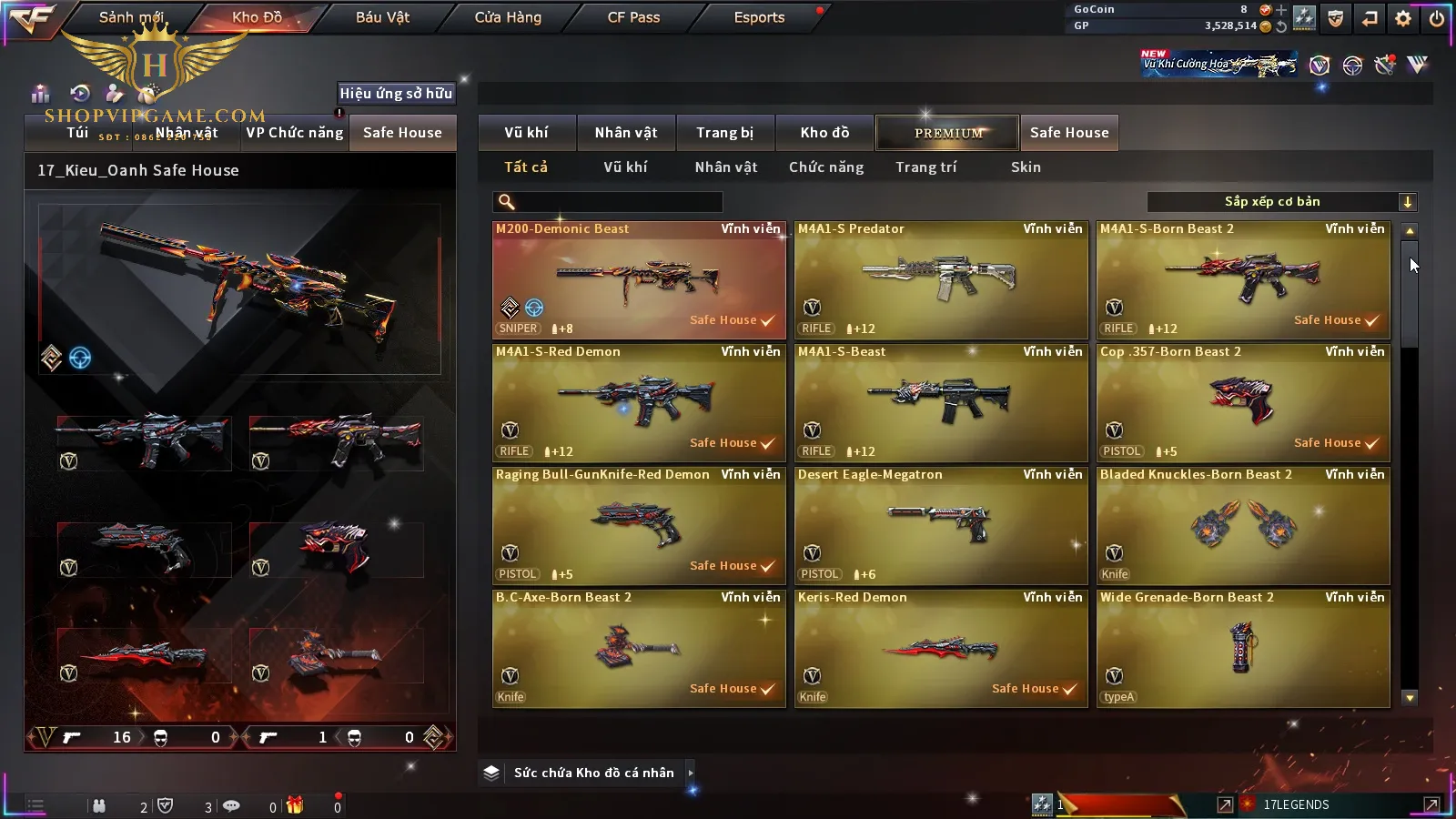Filter by Skin category
Image resolution: width=1456 pixels, height=819 pixels.
(x=1026, y=167)
